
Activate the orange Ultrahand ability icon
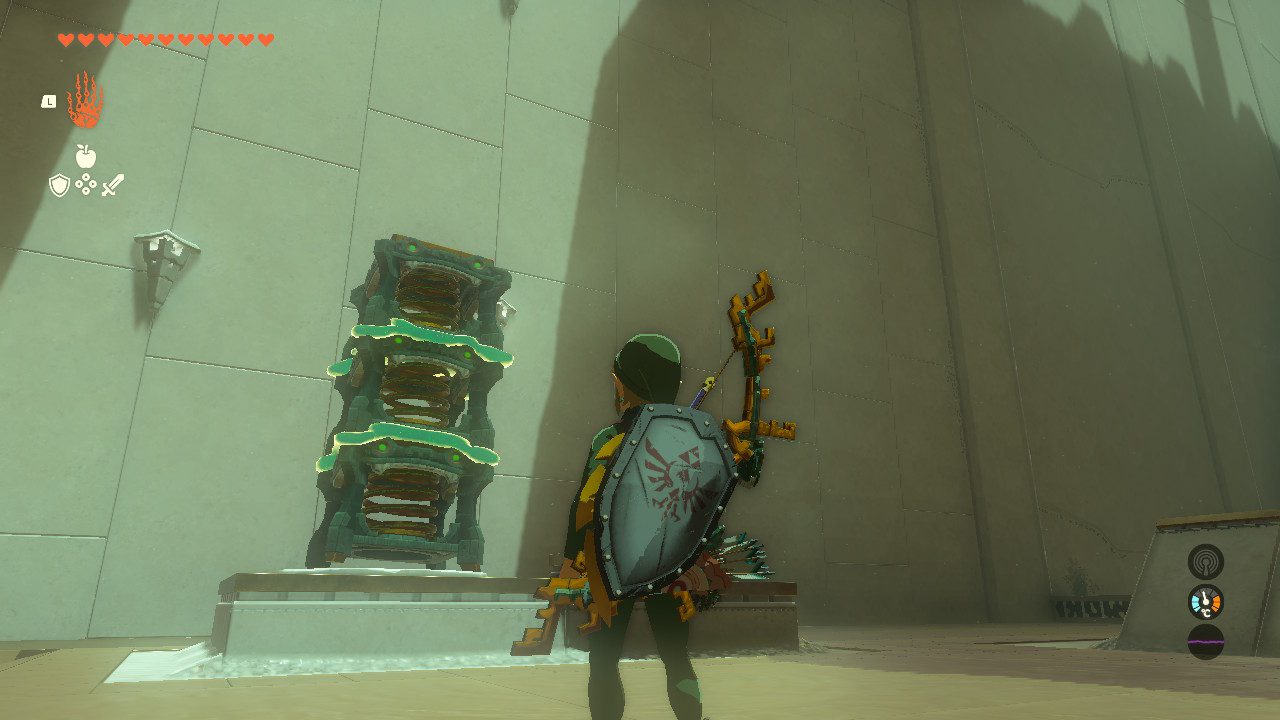(85, 100)
